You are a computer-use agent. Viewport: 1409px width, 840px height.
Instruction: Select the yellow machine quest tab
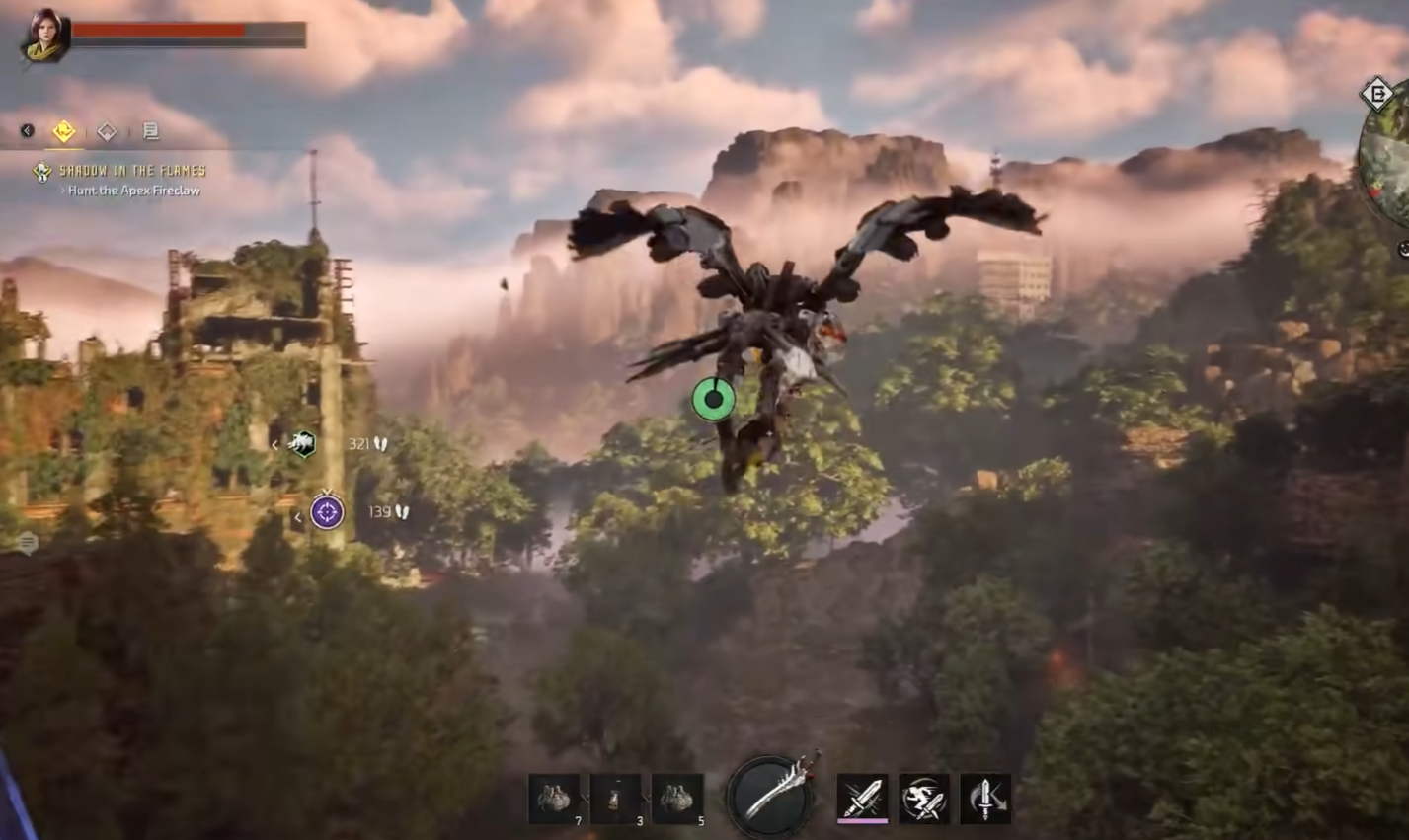[64, 131]
